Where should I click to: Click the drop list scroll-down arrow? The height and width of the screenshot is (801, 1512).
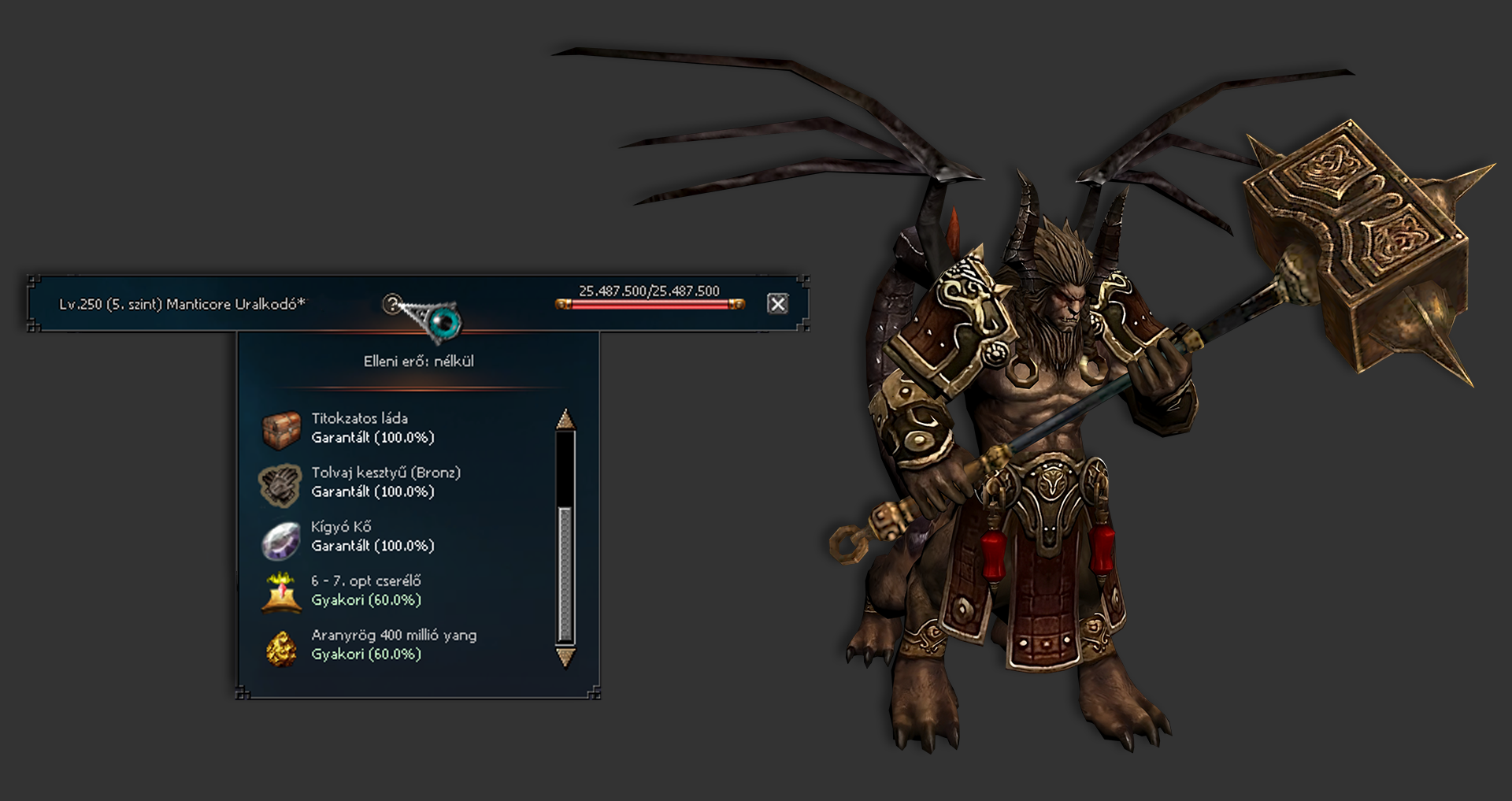click(565, 657)
